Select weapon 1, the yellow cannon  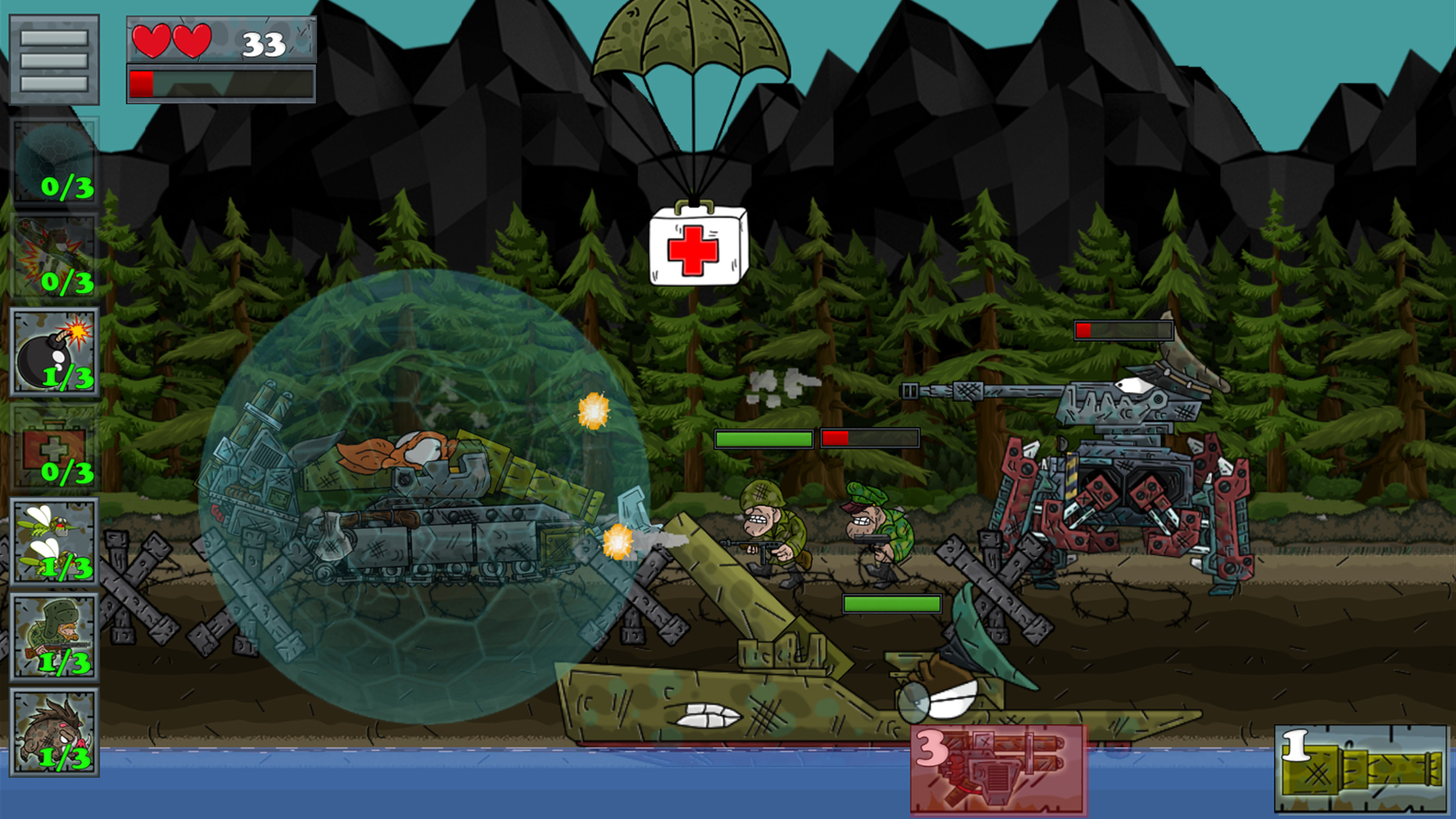(x=1361, y=769)
